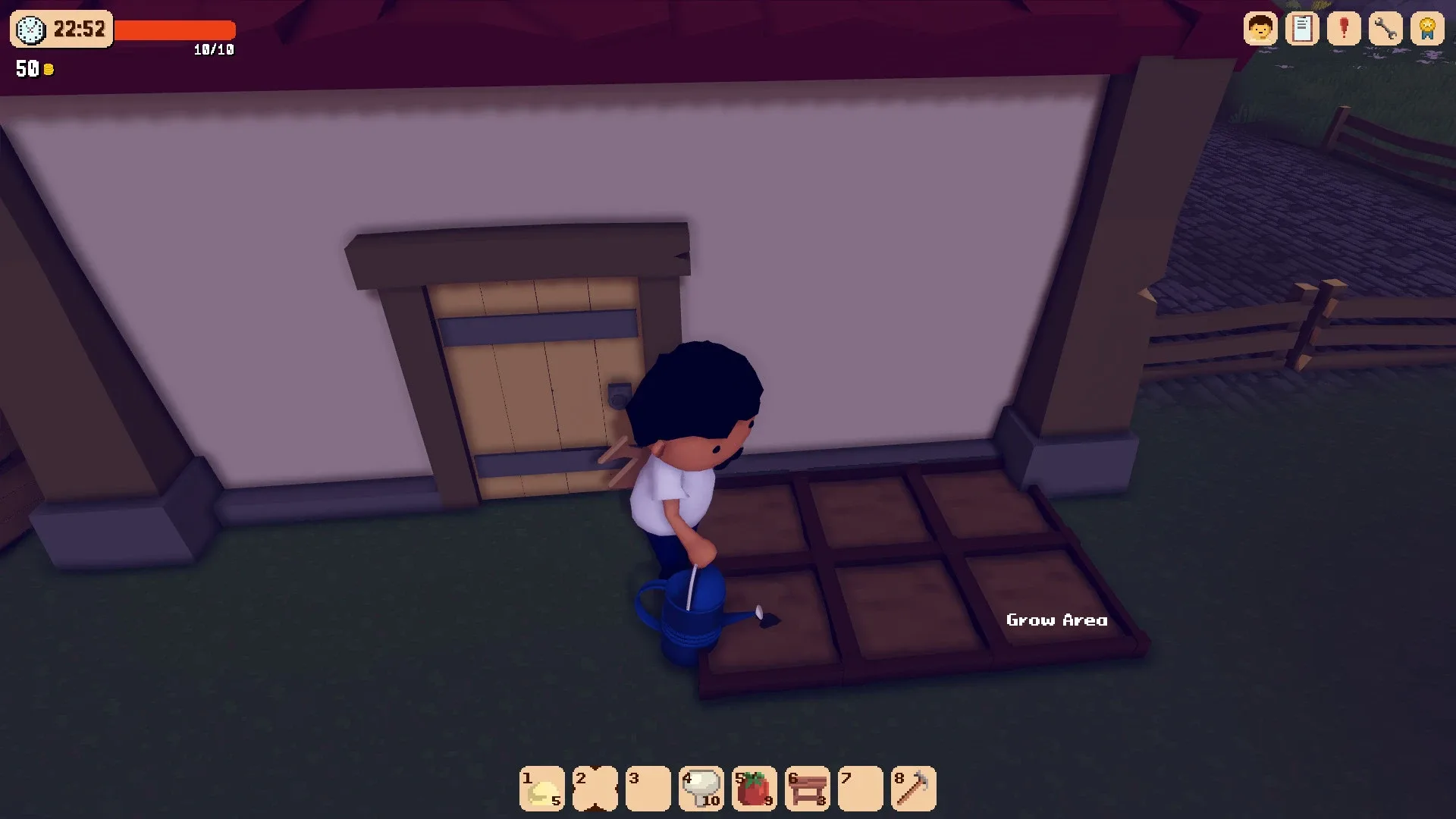Click the Grow Area label
Screen dimensions: 1456x819
(x=1056, y=620)
